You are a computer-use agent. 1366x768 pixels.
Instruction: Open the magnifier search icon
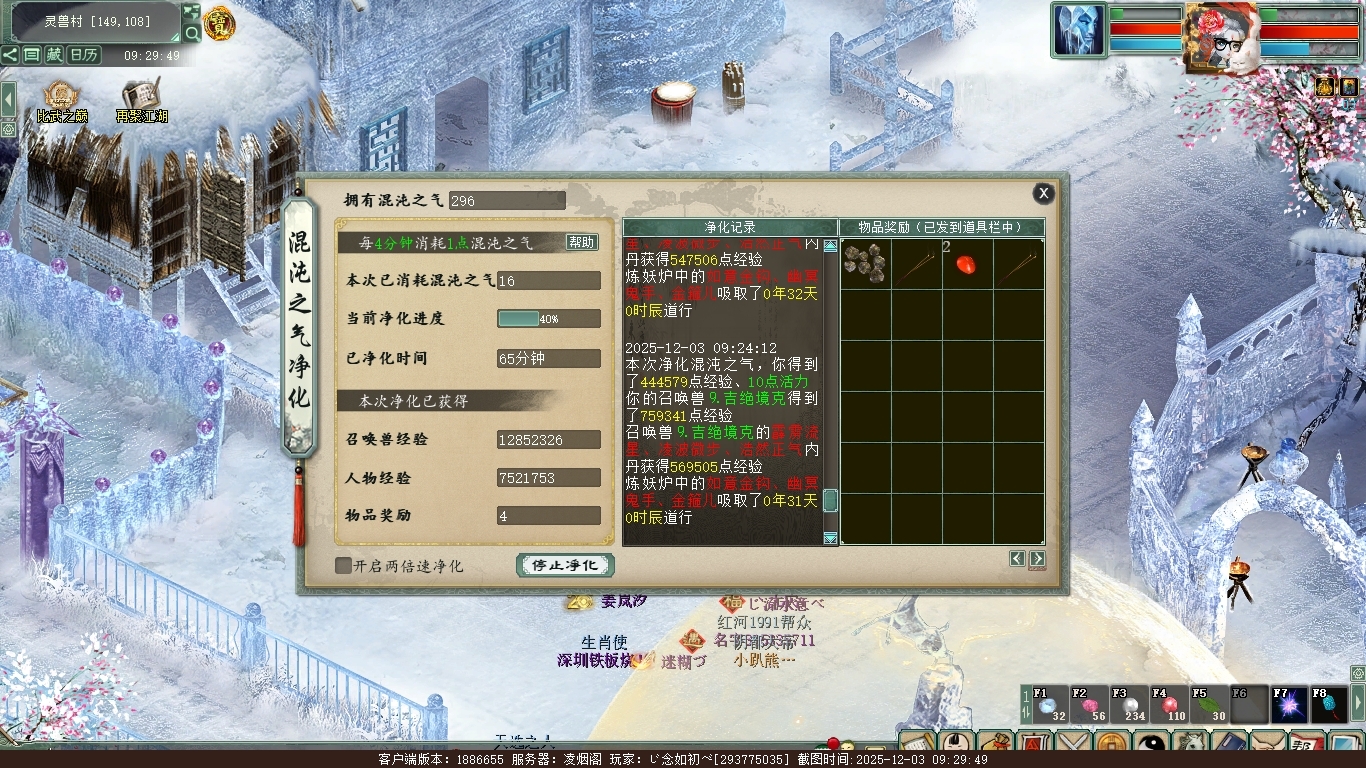[192, 34]
